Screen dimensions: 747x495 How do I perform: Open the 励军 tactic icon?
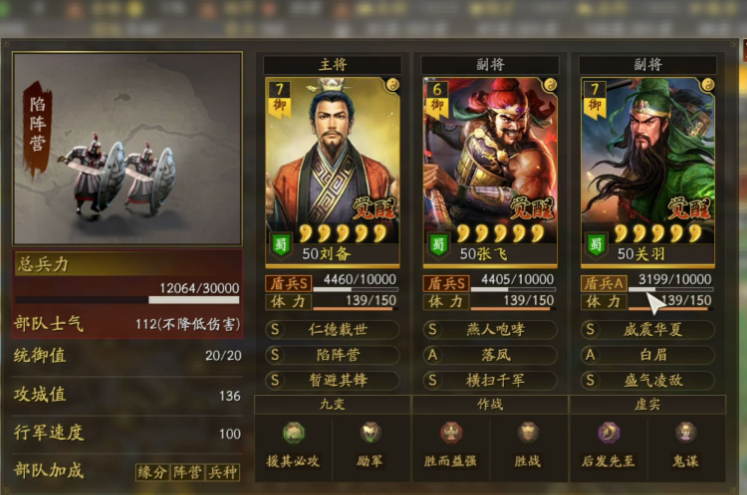click(371, 433)
